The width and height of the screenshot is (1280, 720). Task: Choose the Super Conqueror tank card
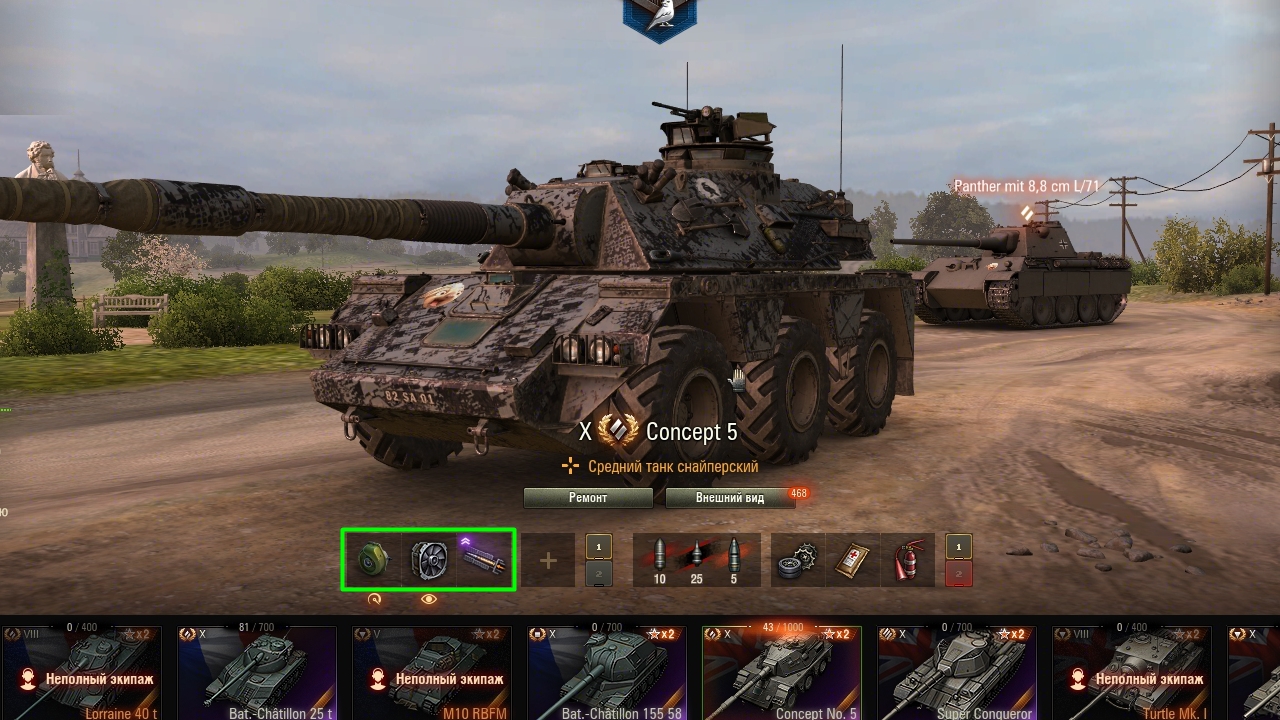click(x=957, y=673)
